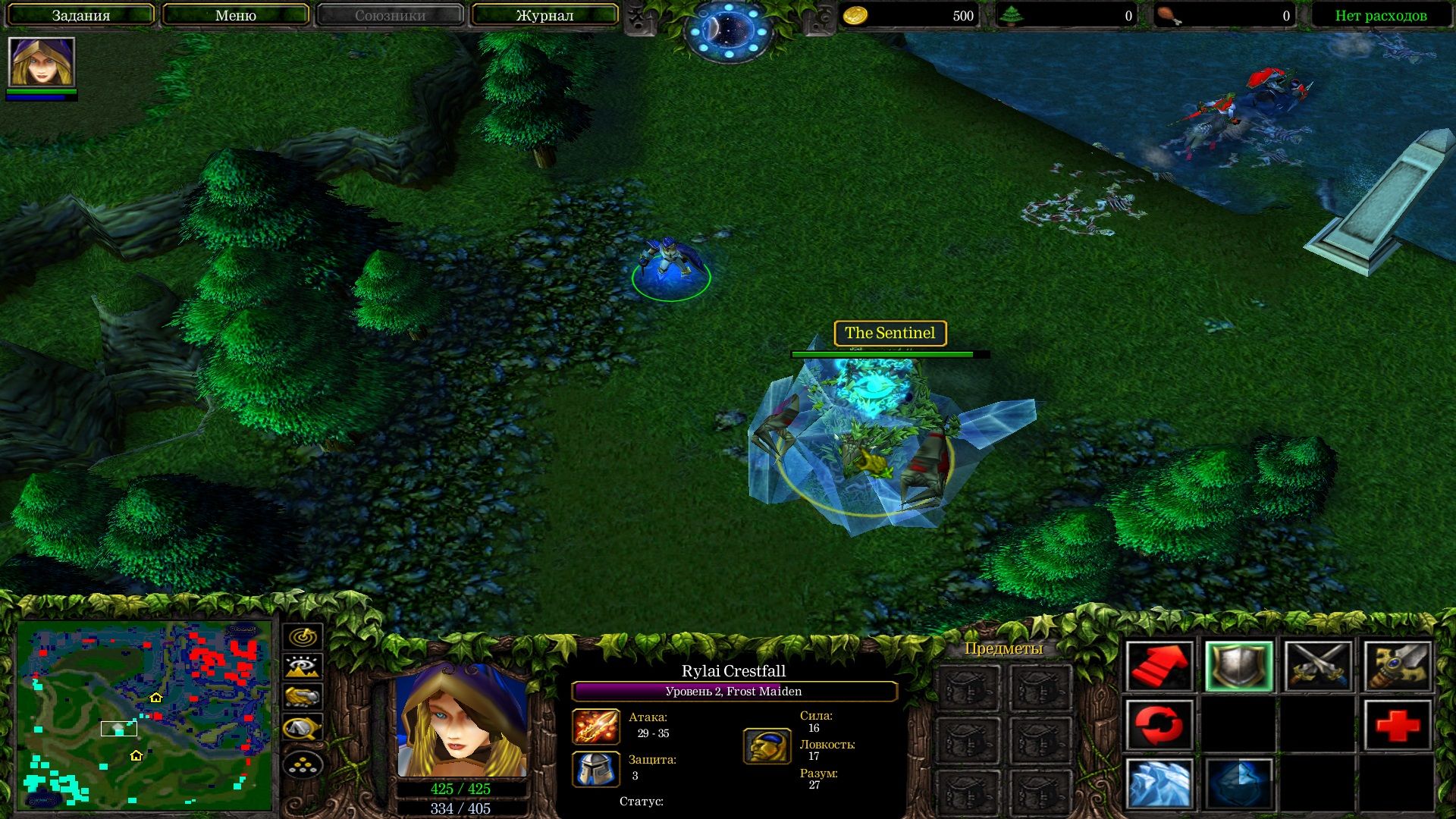Choose the red circular arrows command
The image size is (1456, 819).
[1159, 725]
